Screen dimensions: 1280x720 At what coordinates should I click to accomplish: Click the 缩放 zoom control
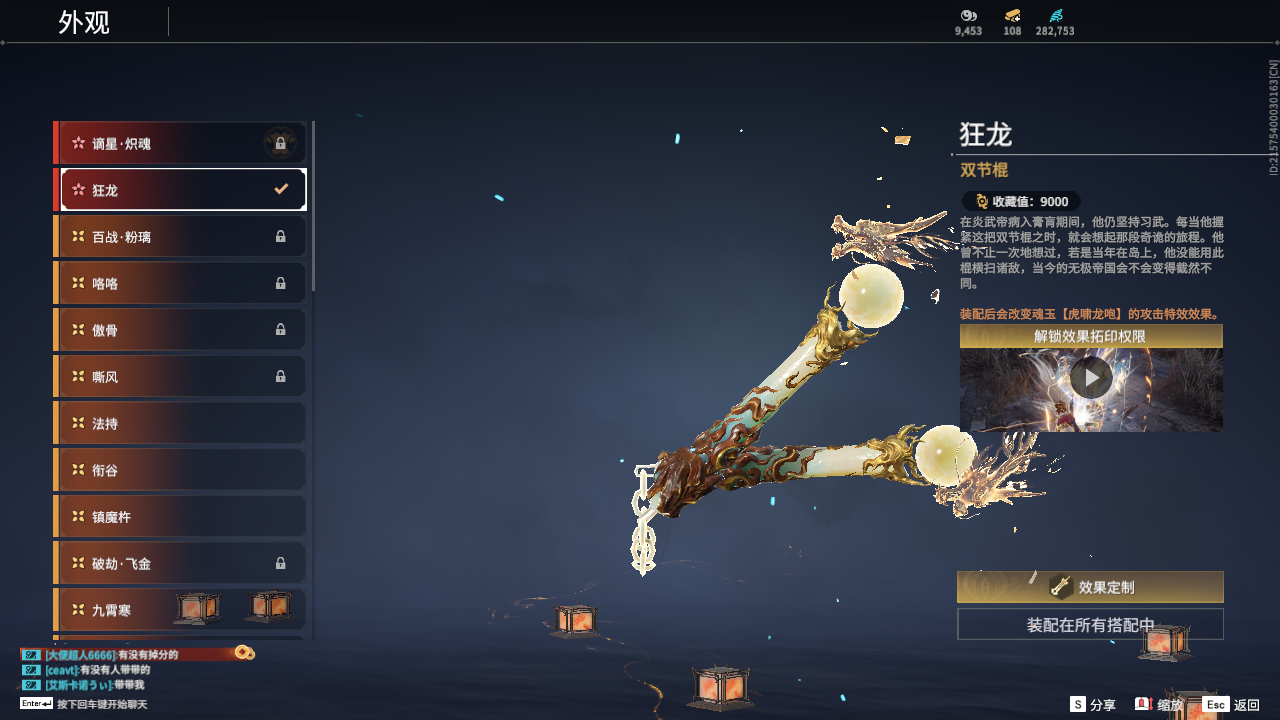(1160, 705)
